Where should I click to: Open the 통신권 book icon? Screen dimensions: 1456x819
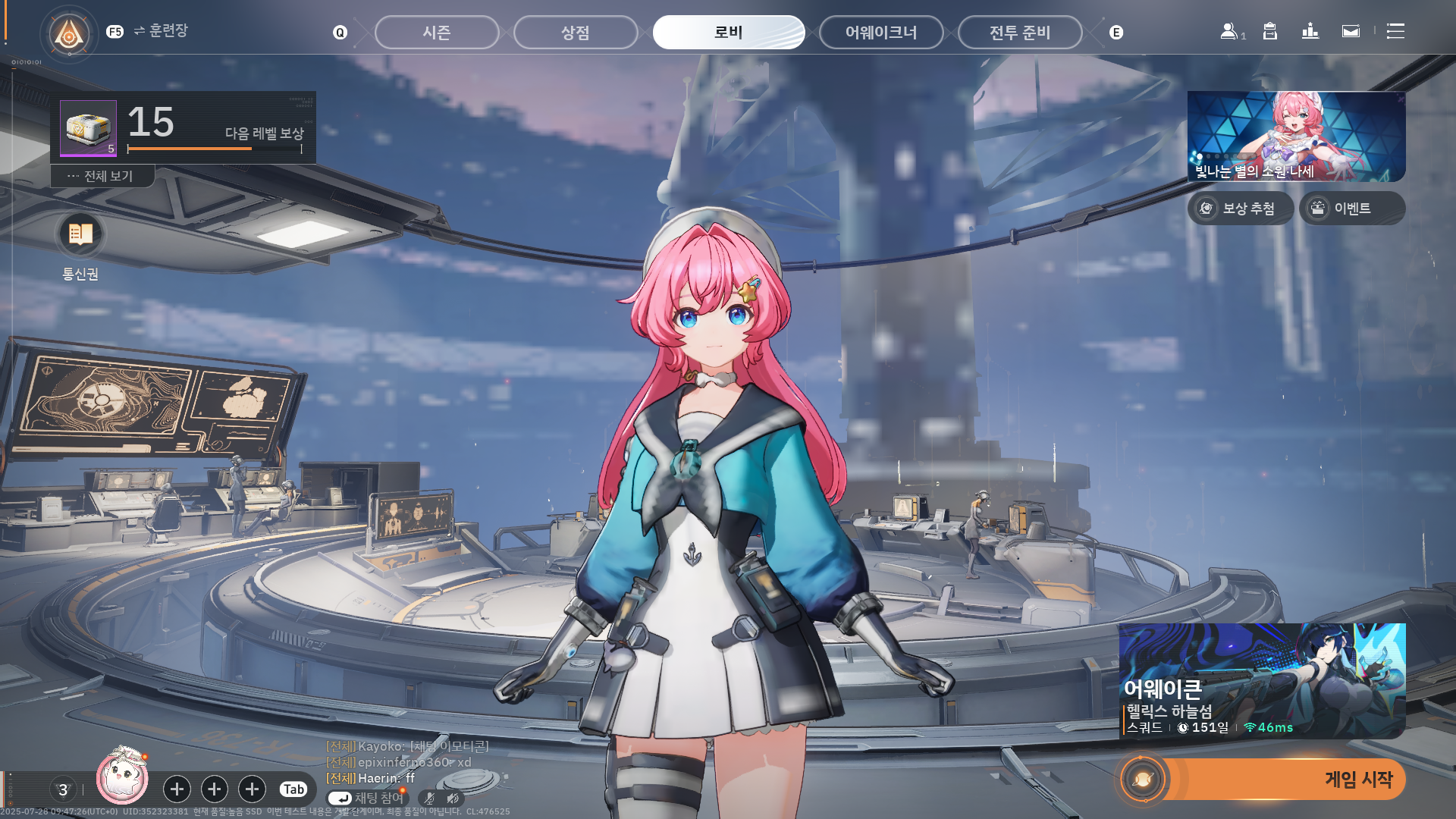(x=80, y=234)
